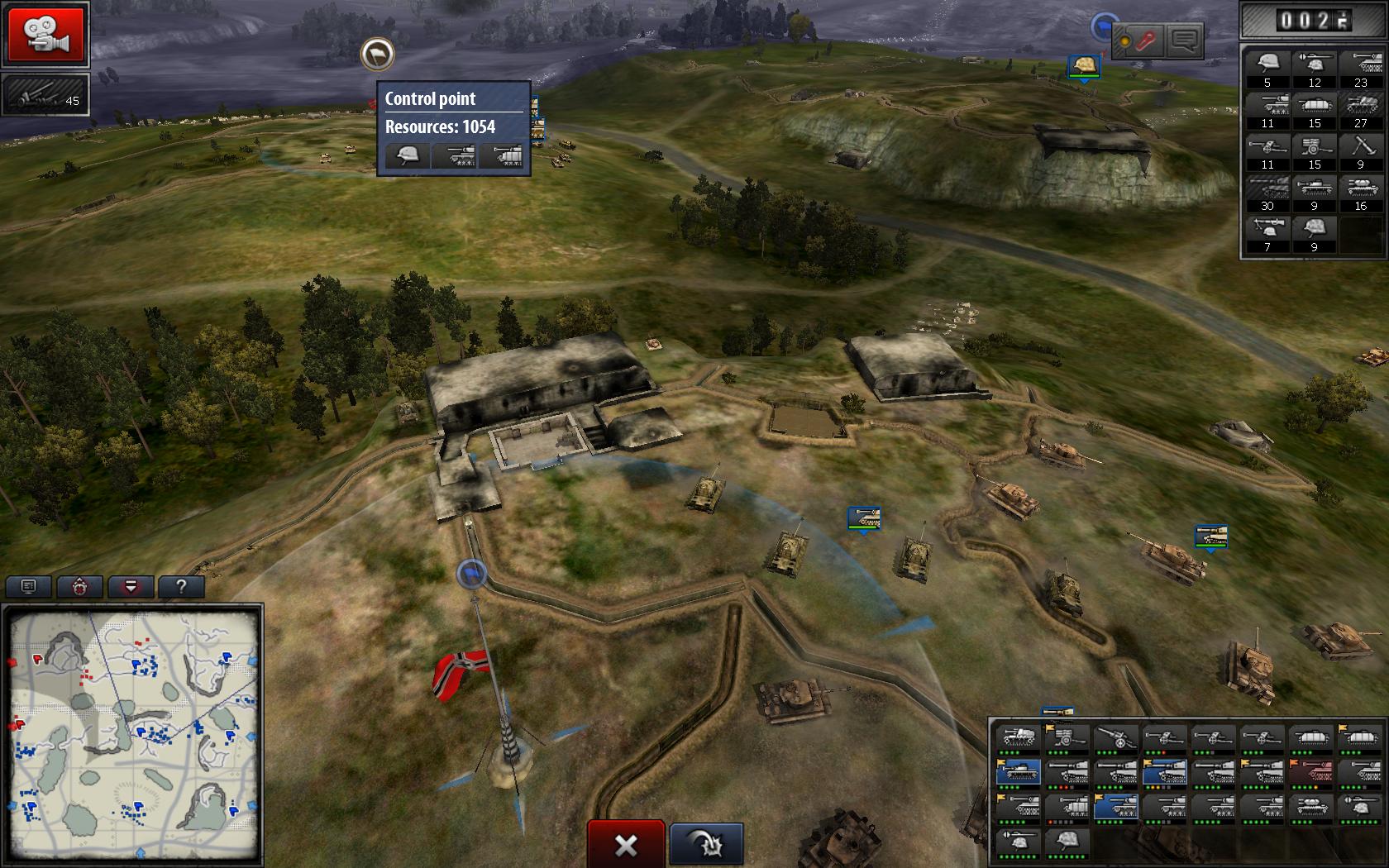Screen dimensions: 1389x868
Task: Click the red X cancel button
Action: 626,844
